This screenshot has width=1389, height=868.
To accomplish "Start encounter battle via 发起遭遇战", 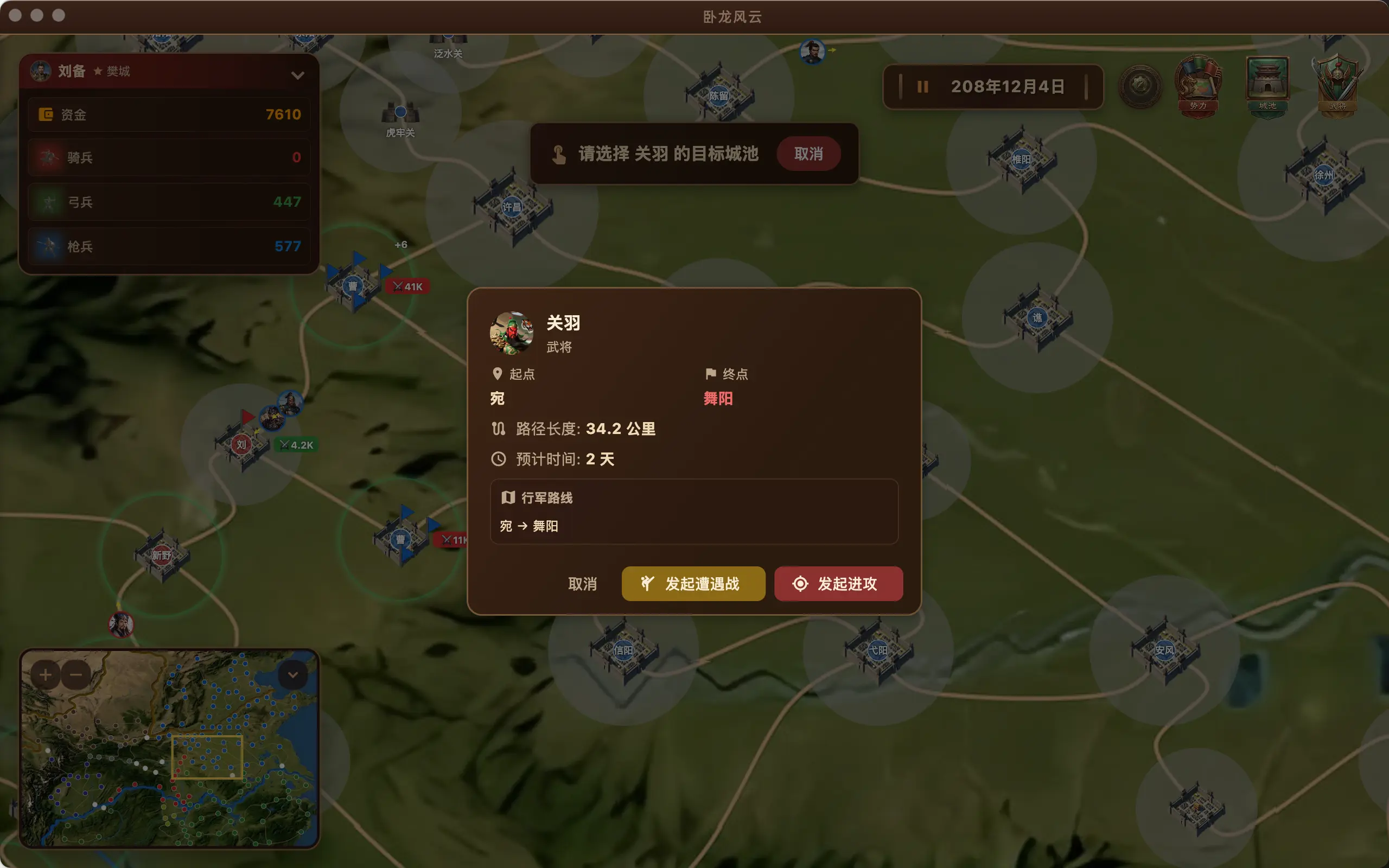I will pyautogui.click(x=693, y=584).
